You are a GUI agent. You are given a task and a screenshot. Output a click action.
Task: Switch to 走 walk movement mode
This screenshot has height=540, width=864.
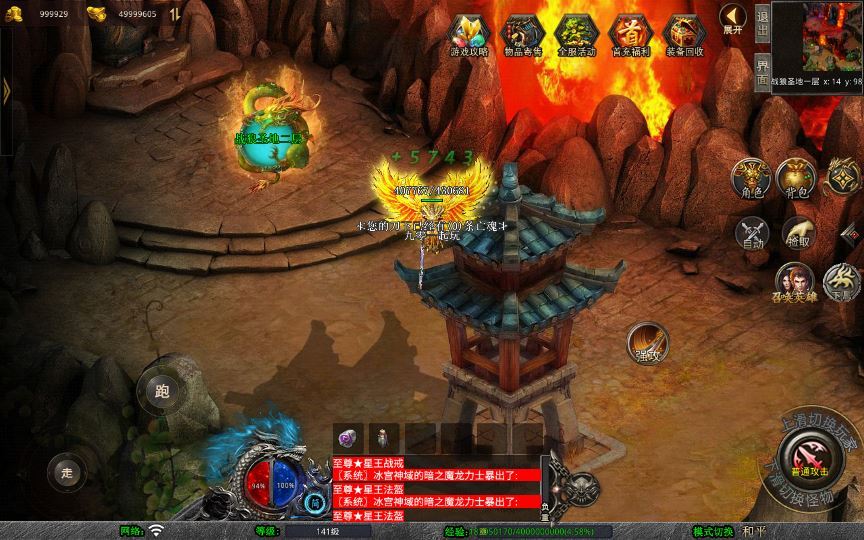pyautogui.click(x=67, y=472)
